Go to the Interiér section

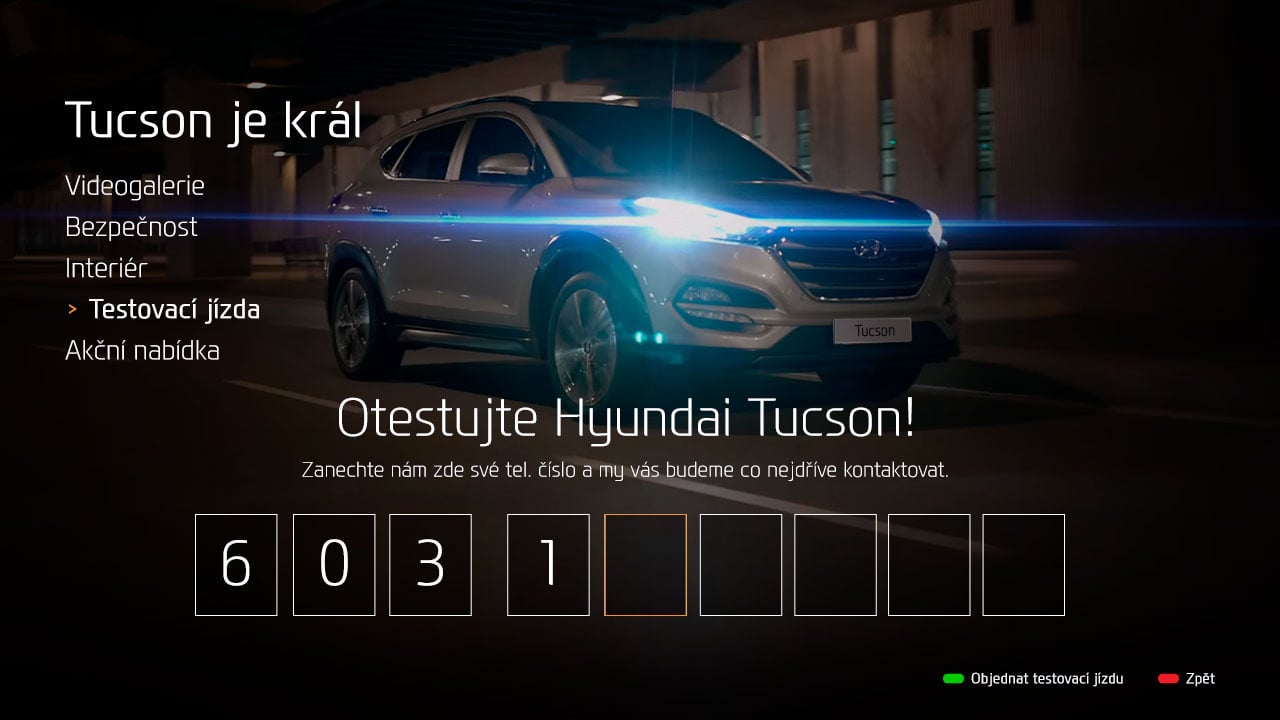106,268
